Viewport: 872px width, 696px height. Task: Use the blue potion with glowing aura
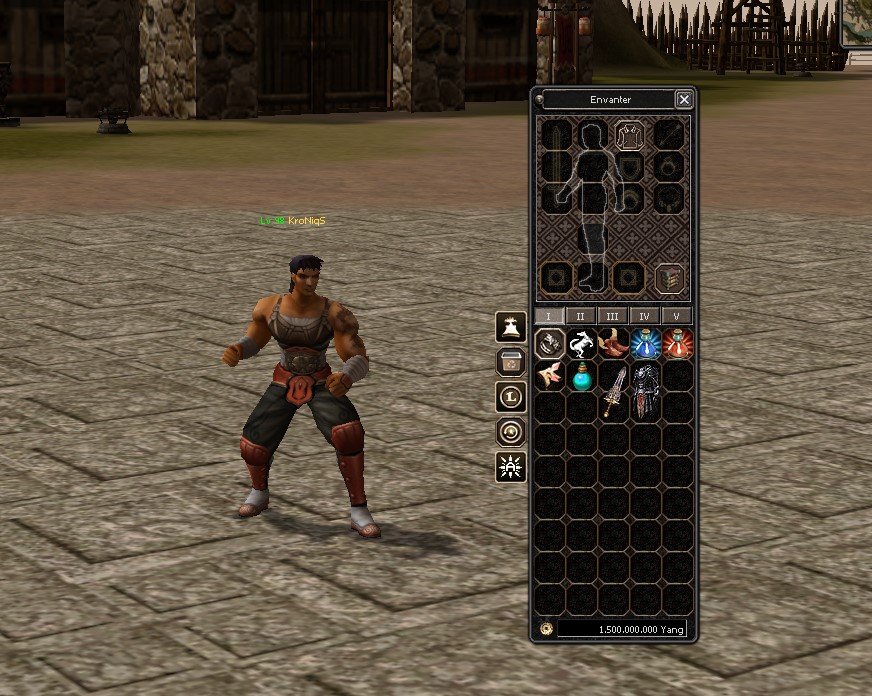(x=645, y=345)
